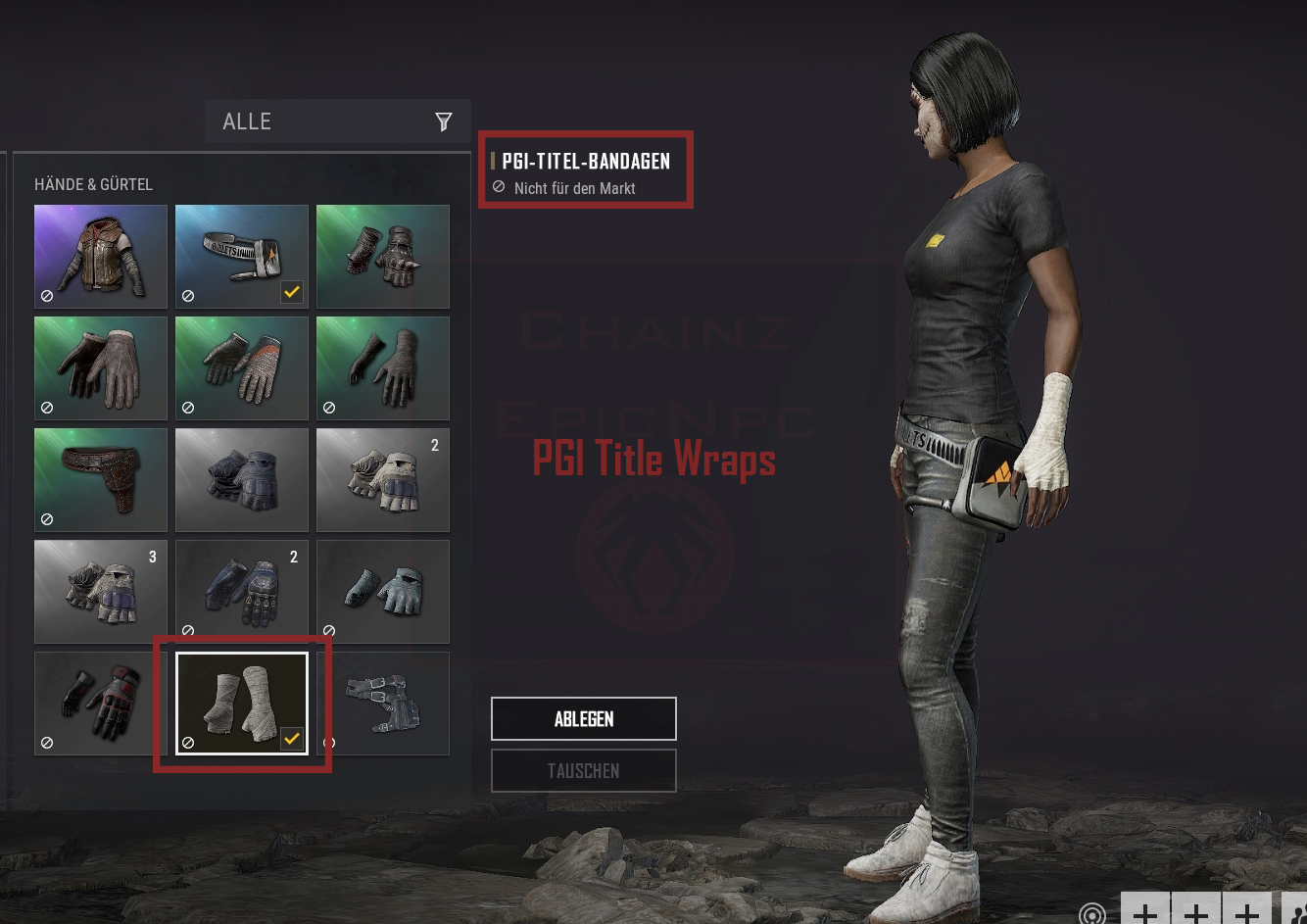Select the brown leather hooded vest item
Screen dimensions: 1307x924
pyautogui.click(x=101, y=257)
